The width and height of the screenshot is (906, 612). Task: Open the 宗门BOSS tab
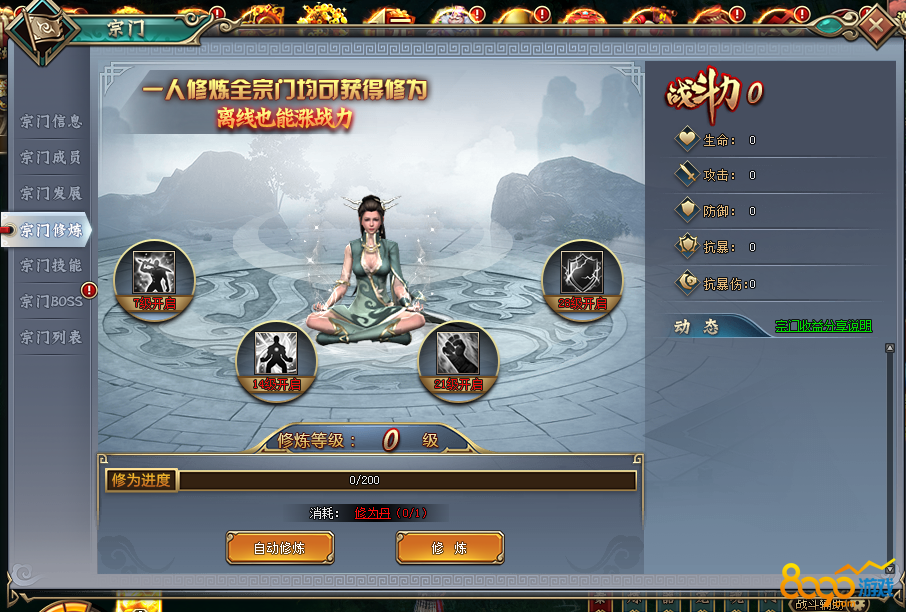click(x=51, y=302)
